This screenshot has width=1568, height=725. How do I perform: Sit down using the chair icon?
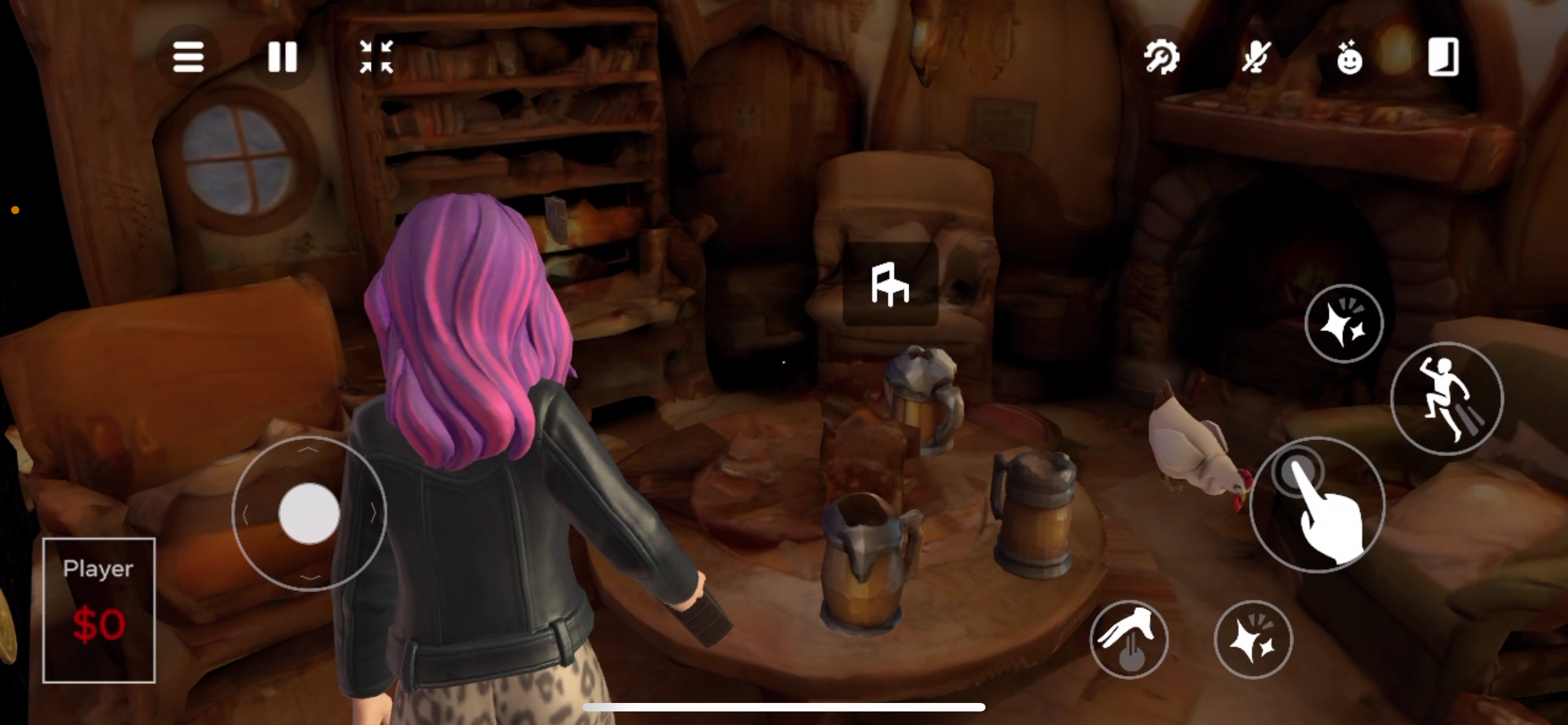click(890, 283)
